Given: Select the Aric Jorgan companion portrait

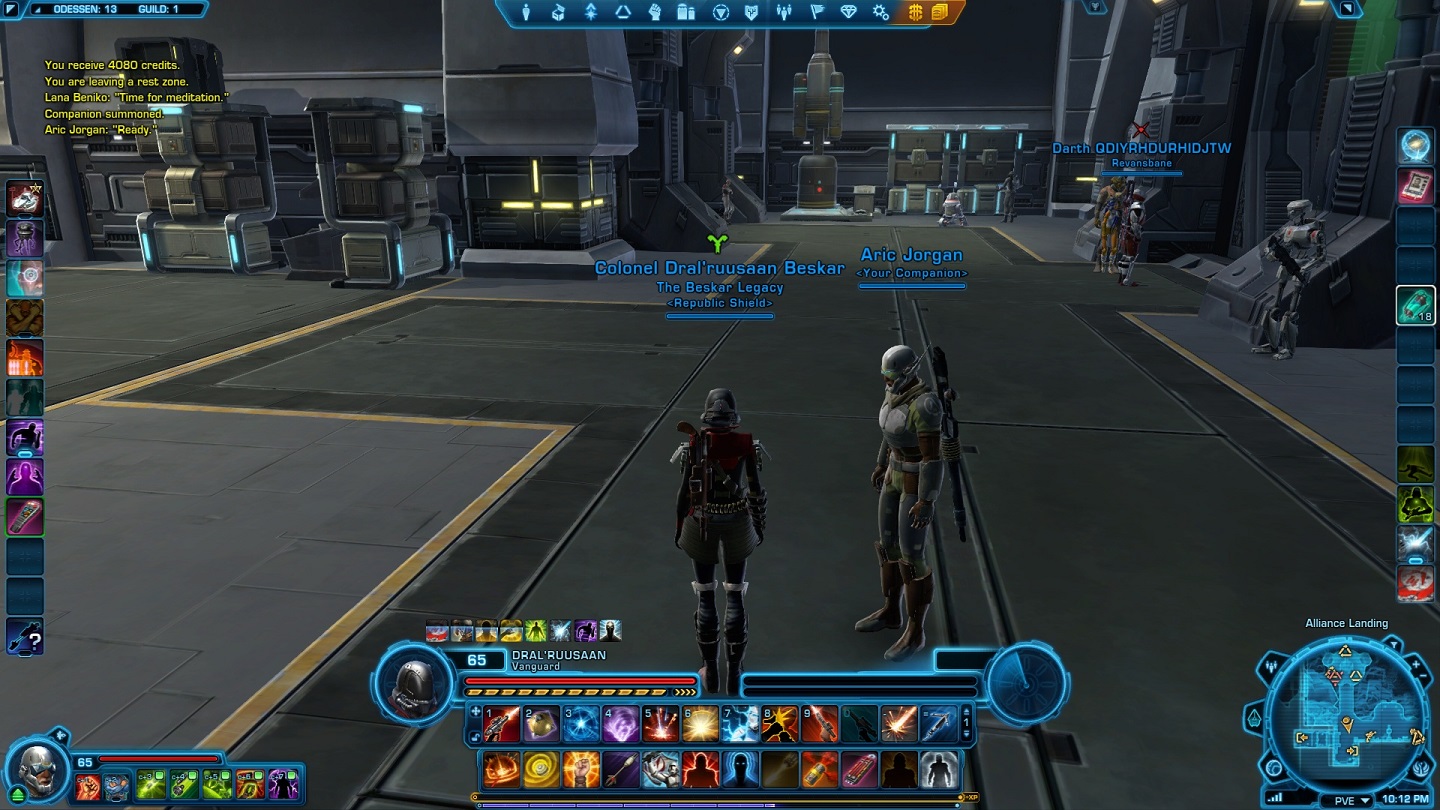Looking at the screenshot, I should pos(36,770).
